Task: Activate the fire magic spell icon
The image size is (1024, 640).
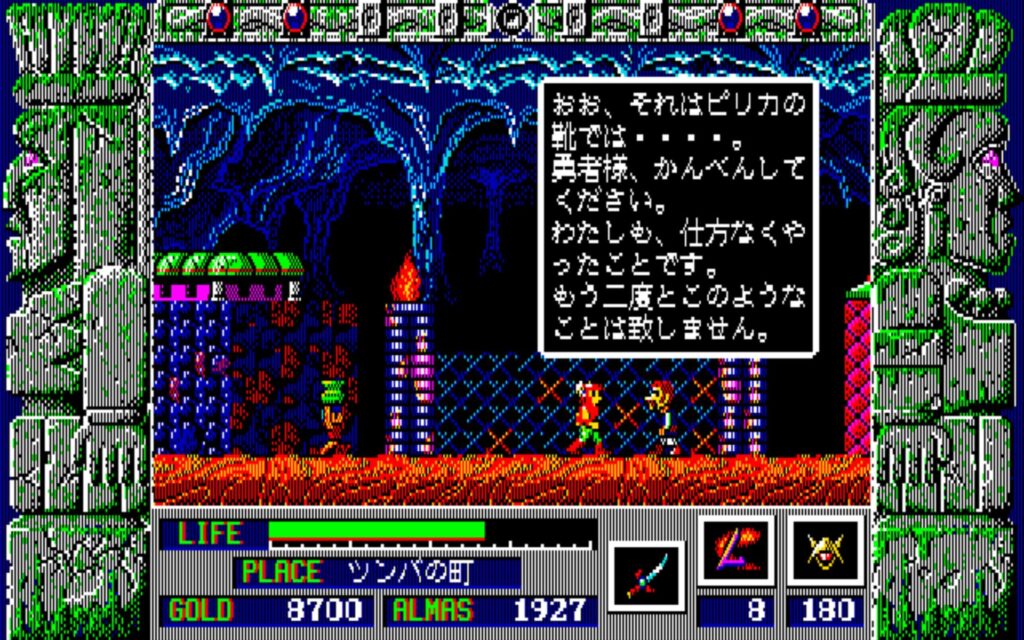Action: [x=737, y=551]
